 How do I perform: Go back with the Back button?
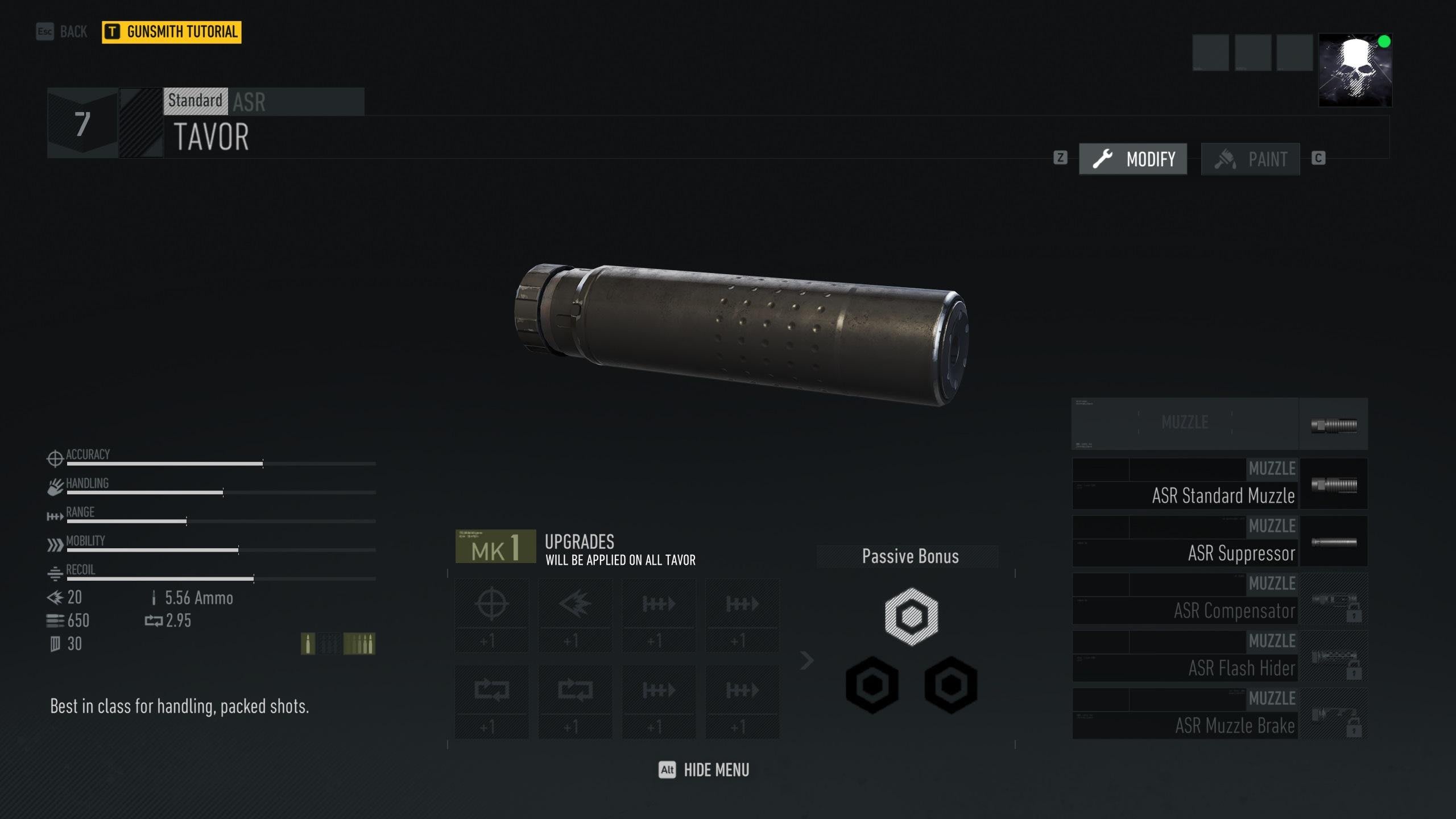point(63,32)
